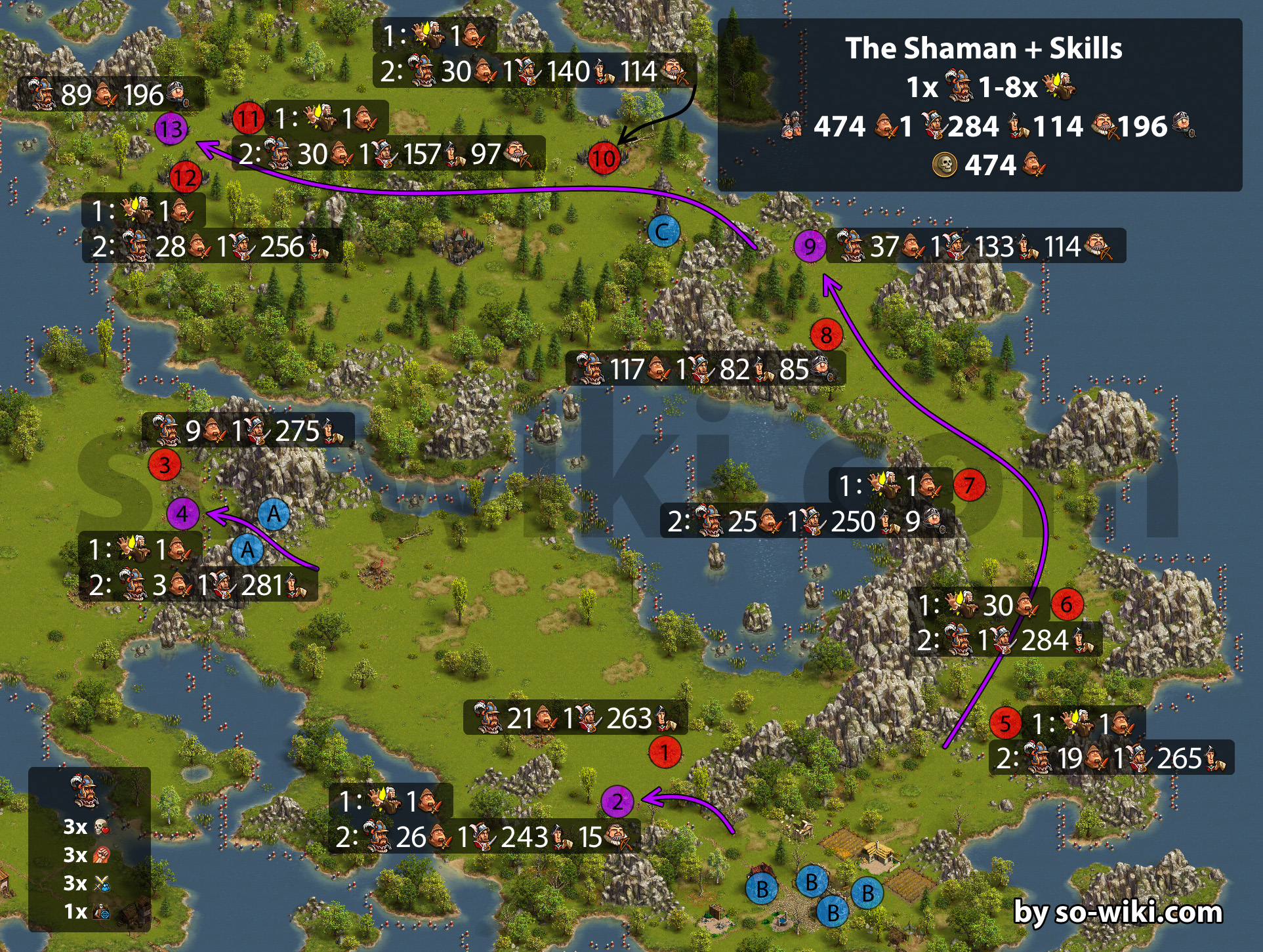This screenshot has height=952, width=1263.
Task: Select red camp marker 7
Action: [x=969, y=486]
